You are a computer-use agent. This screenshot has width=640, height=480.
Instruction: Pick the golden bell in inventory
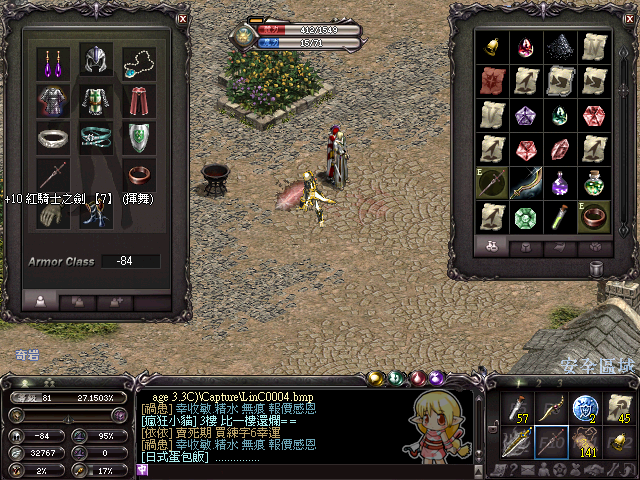[x=493, y=47]
